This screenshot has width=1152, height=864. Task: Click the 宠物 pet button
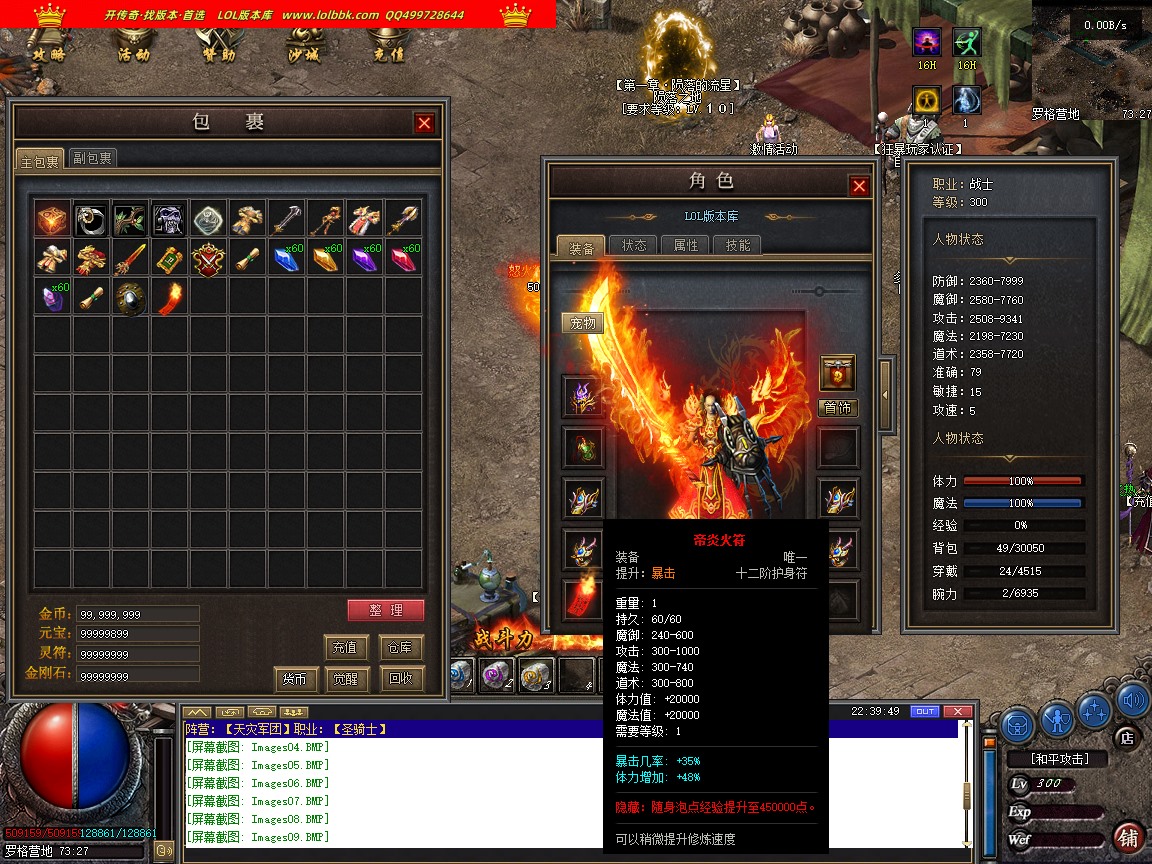[x=582, y=323]
